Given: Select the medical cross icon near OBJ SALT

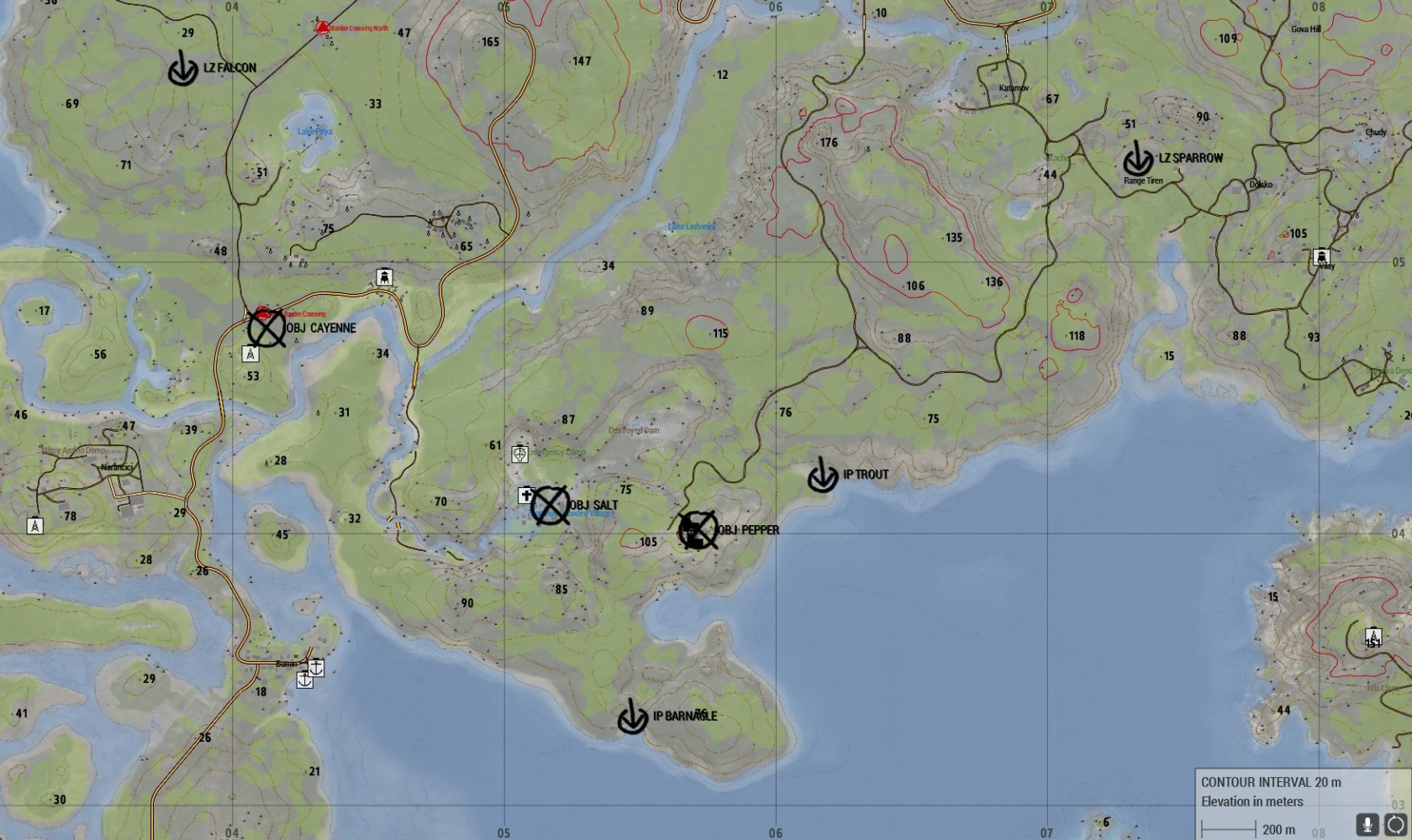Looking at the screenshot, I should [x=525, y=496].
